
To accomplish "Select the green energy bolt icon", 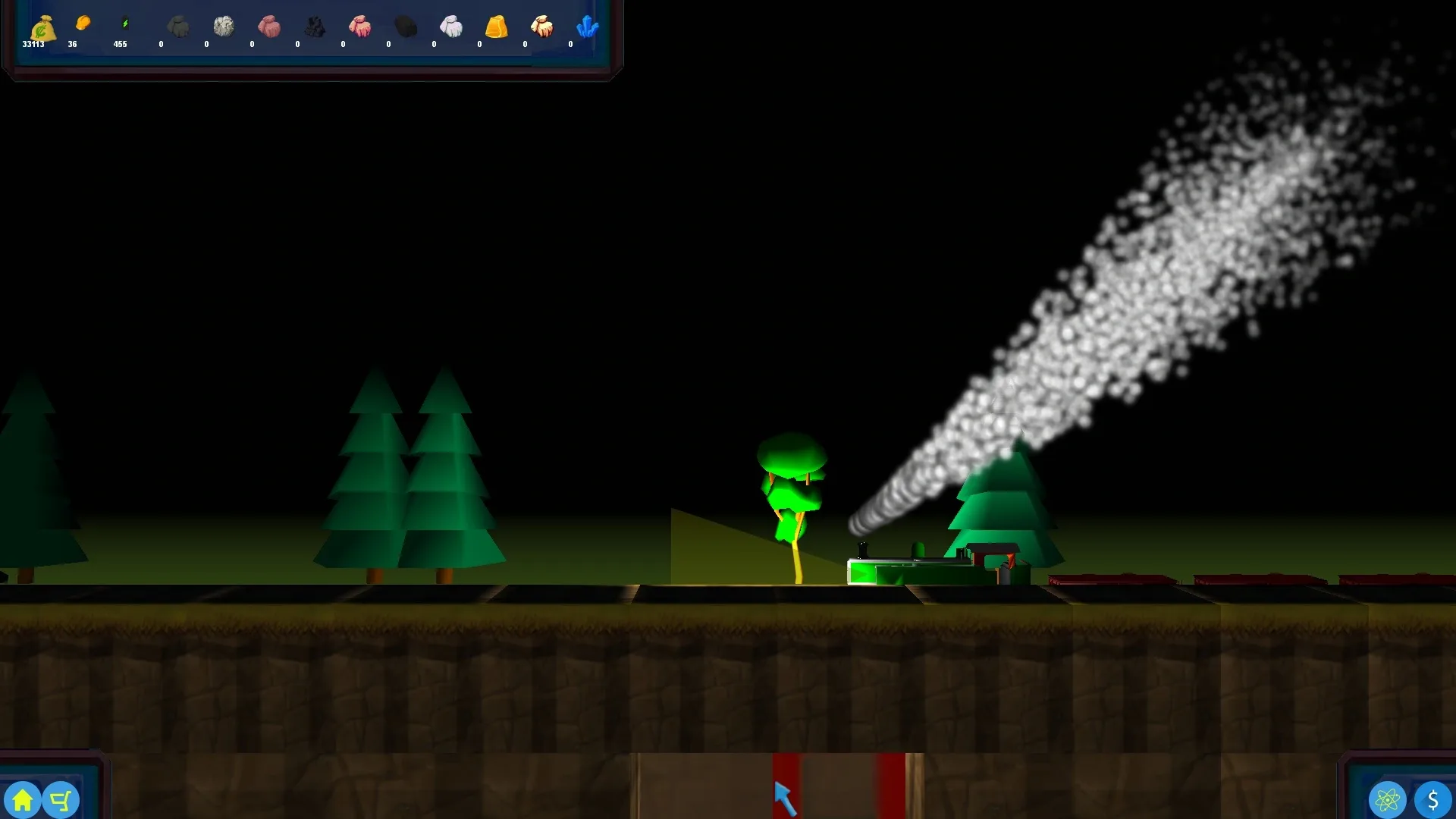I will tap(123, 23).
